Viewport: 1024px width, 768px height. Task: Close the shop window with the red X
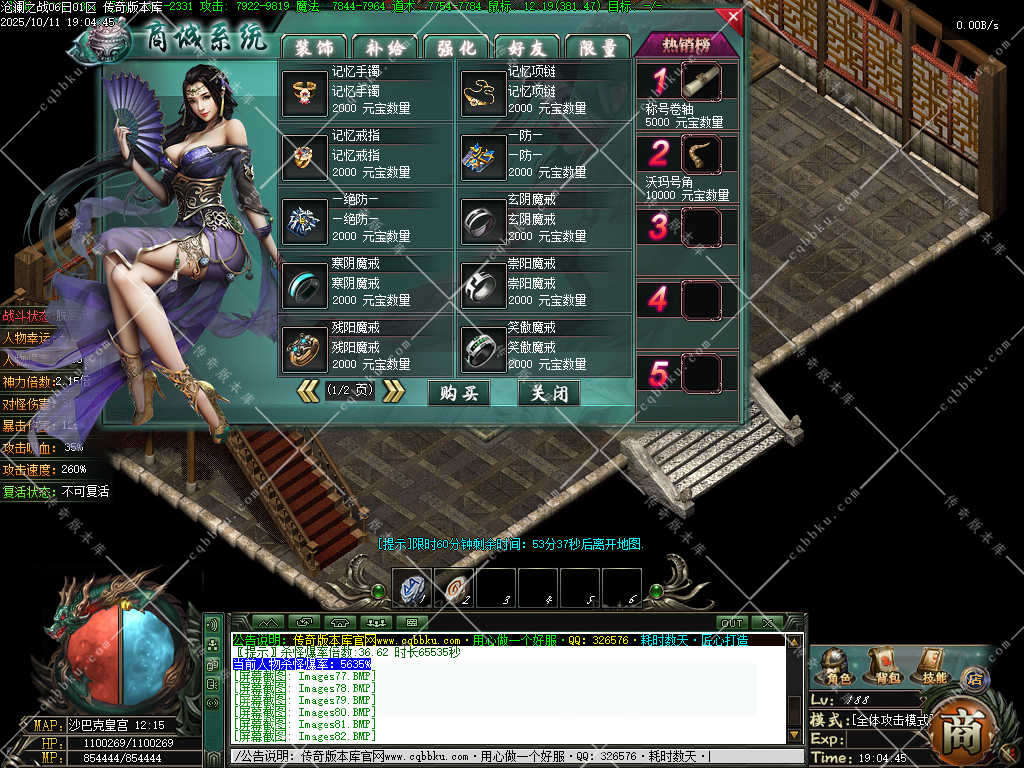click(733, 17)
